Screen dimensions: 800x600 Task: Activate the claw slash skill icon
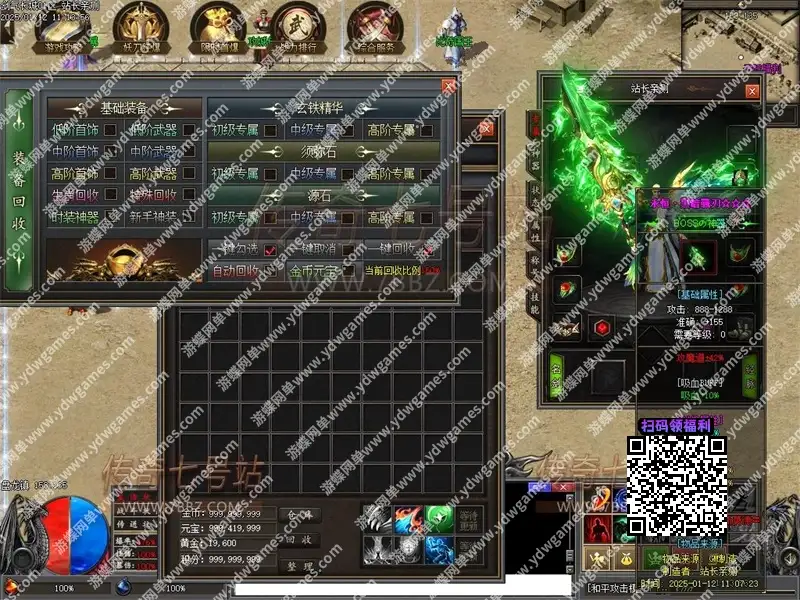point(376,520)
